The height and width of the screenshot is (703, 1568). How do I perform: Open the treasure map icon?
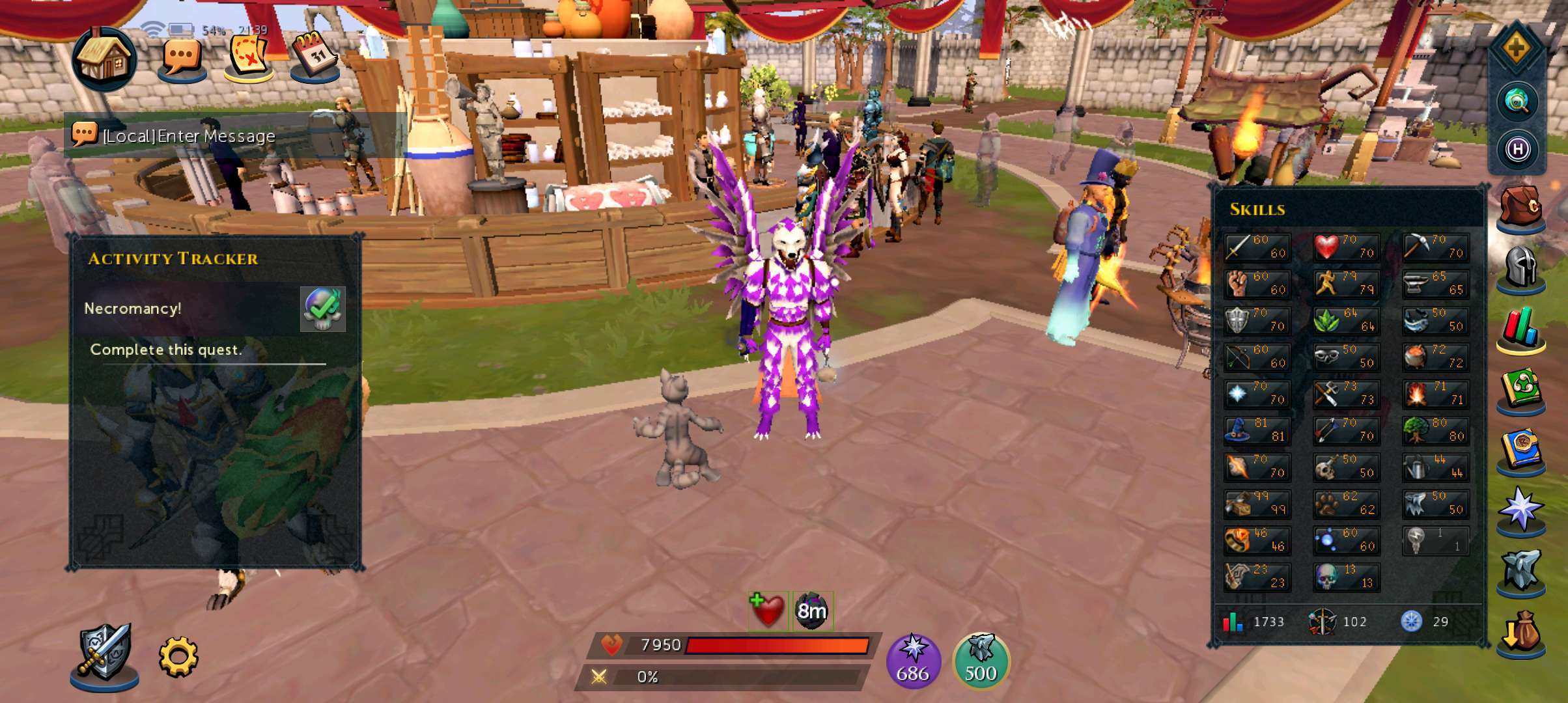pos(249,58)
